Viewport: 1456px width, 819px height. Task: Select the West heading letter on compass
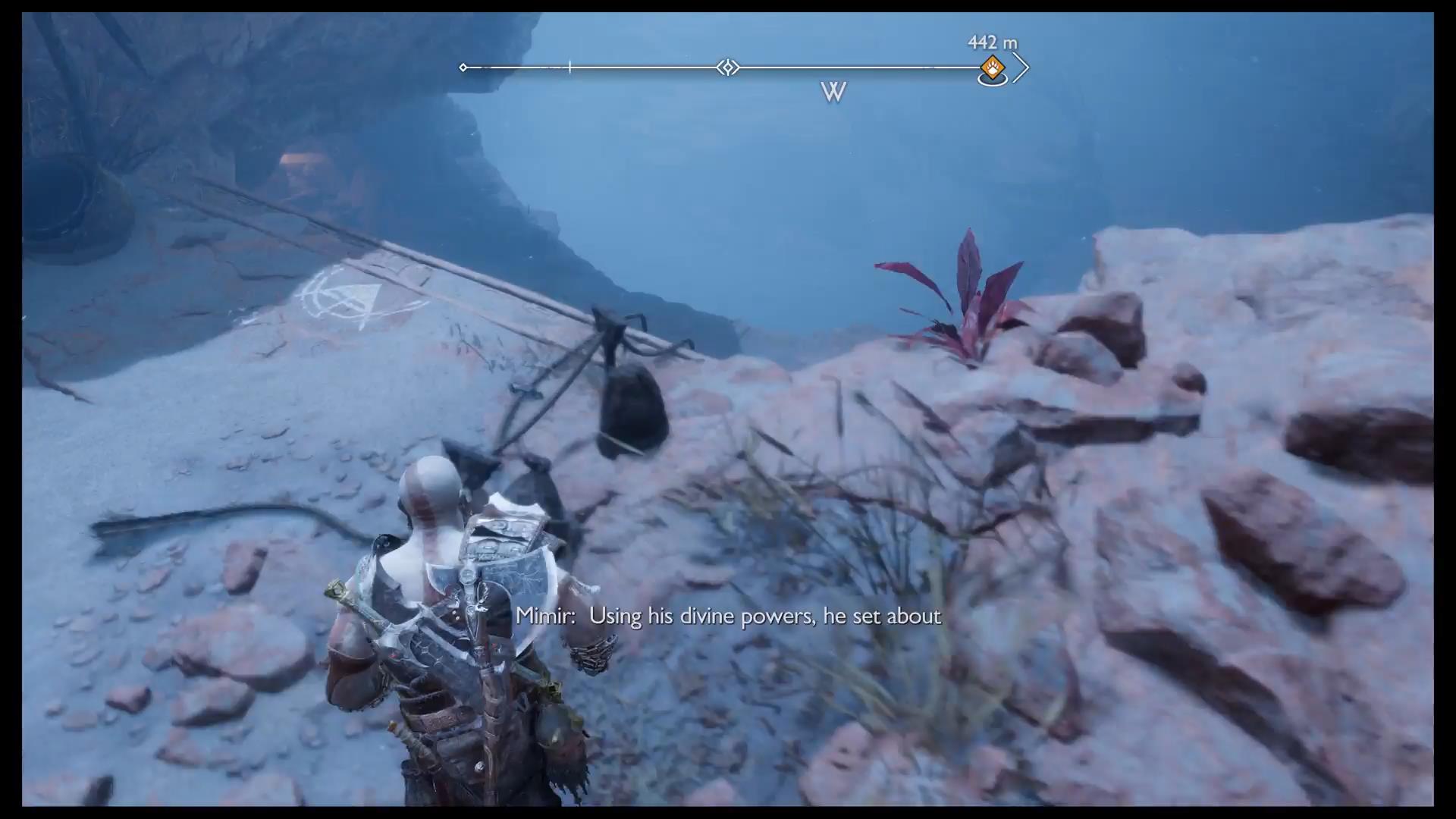[833, 93]
